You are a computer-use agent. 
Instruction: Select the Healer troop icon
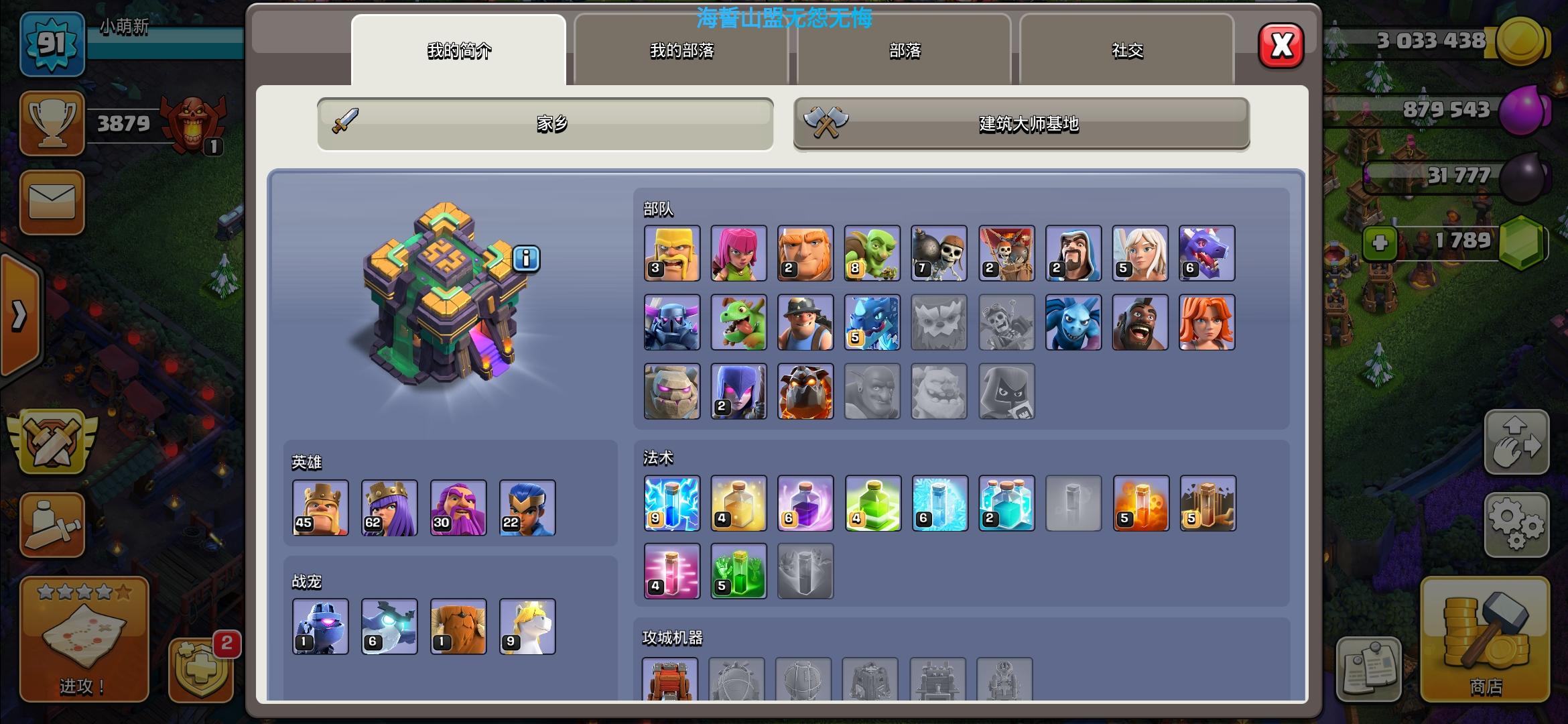1140,253
